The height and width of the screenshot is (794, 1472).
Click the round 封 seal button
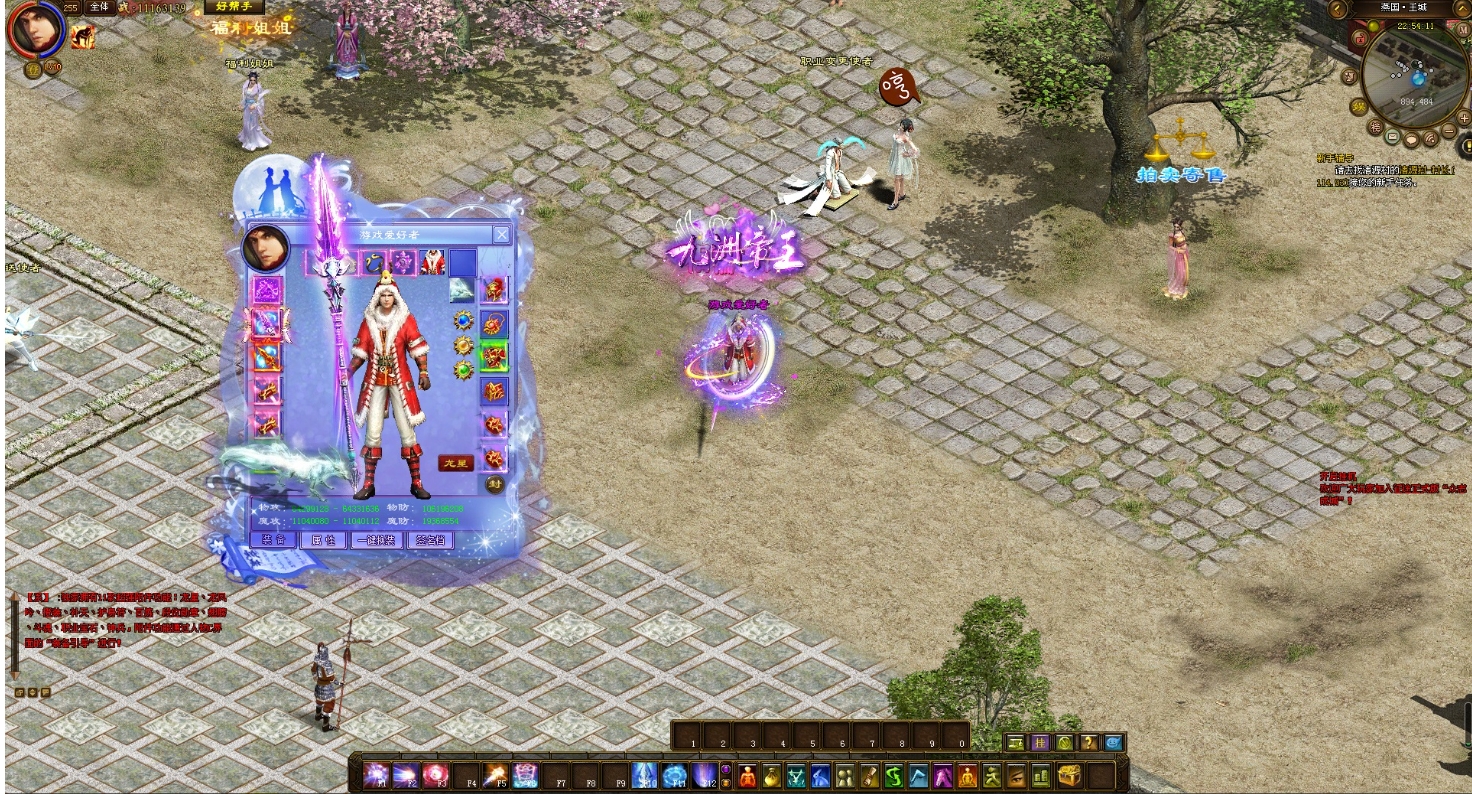tap(495, 484)
